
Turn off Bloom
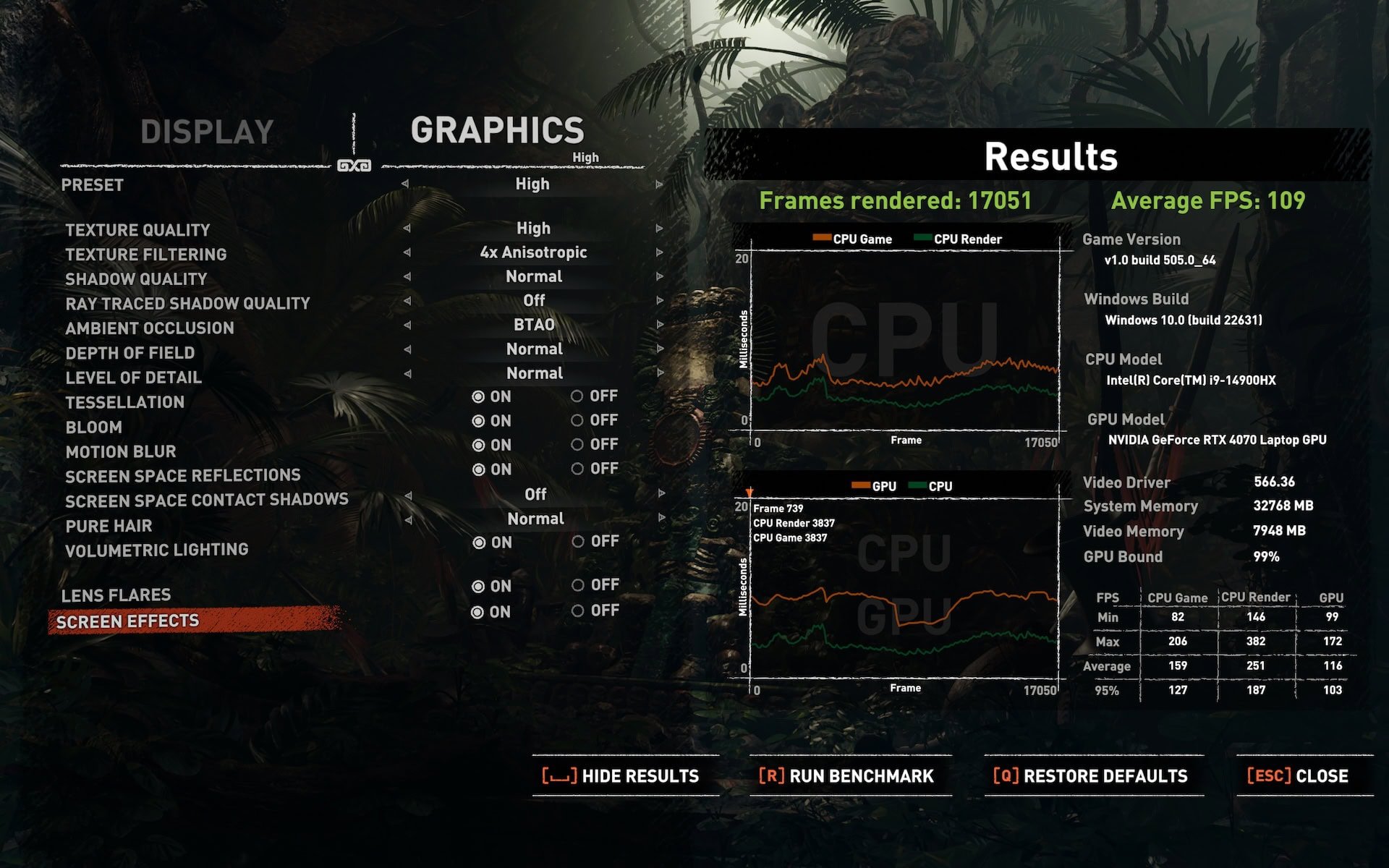point(579,420)
